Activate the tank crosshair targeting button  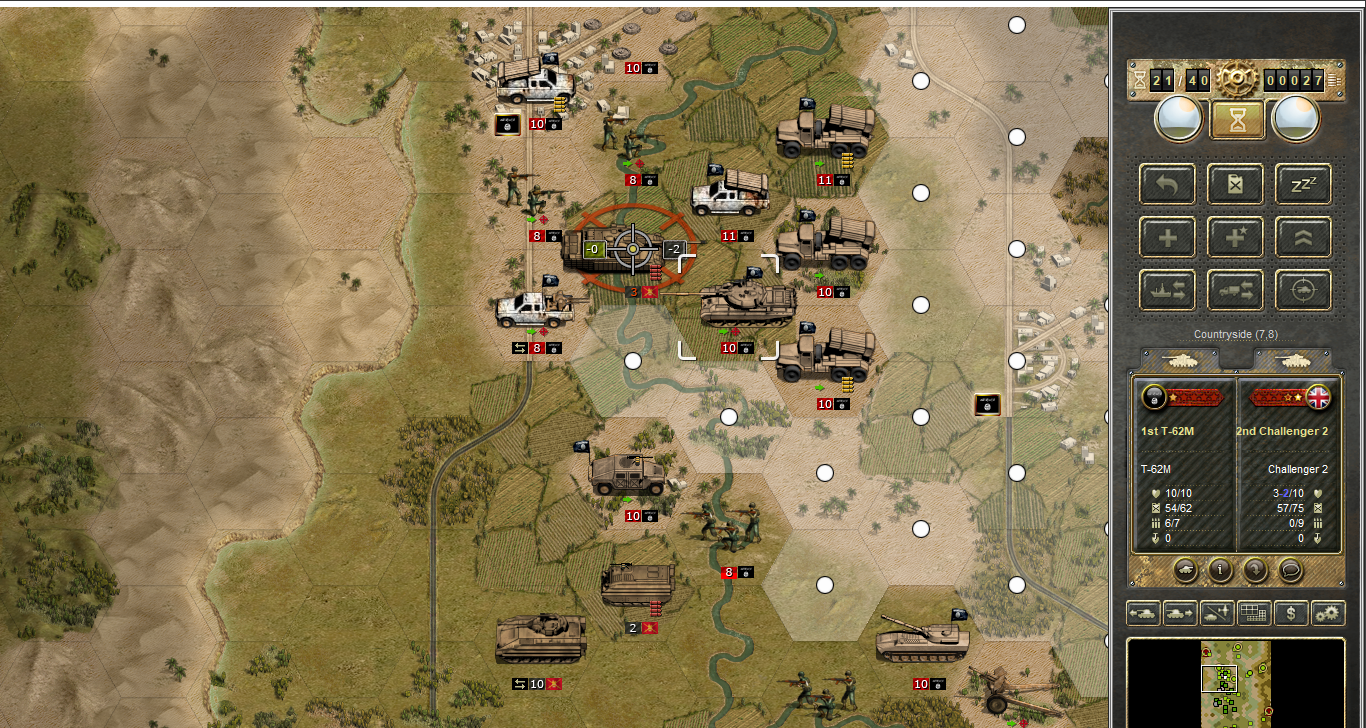(1303, 290)
